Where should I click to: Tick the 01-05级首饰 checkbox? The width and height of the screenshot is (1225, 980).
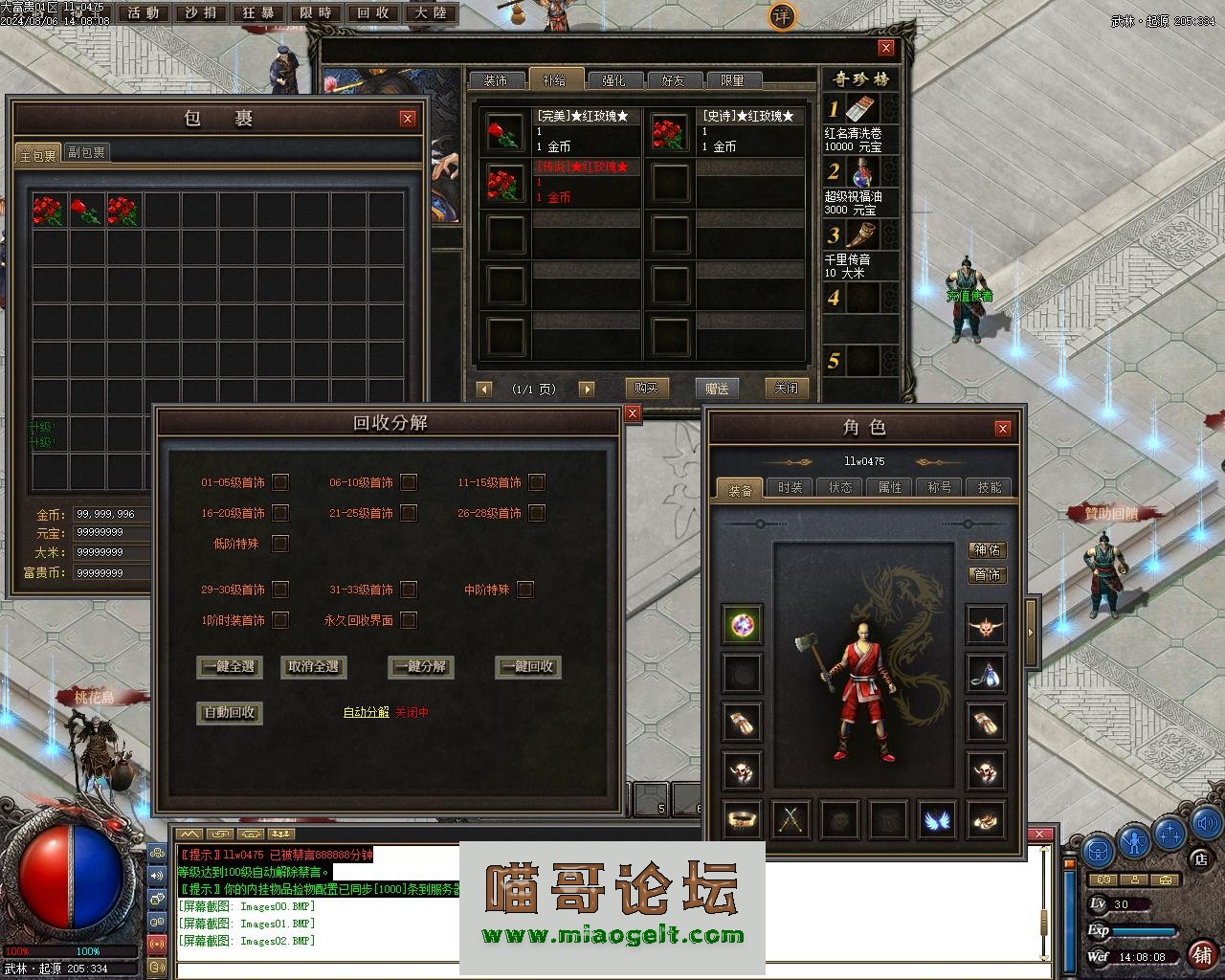point(280,482)
